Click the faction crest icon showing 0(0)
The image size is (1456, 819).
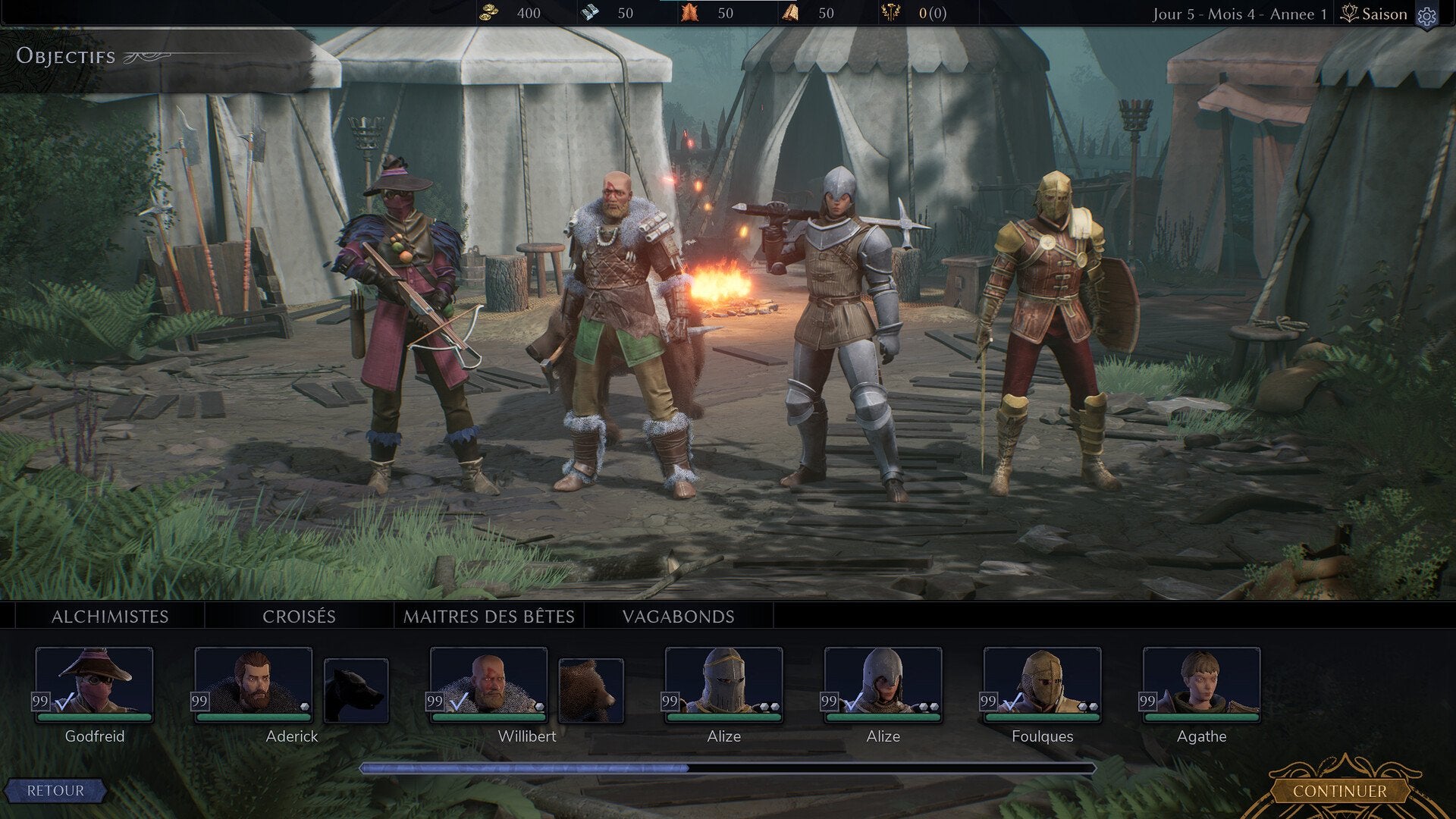[x=892, y=13]
